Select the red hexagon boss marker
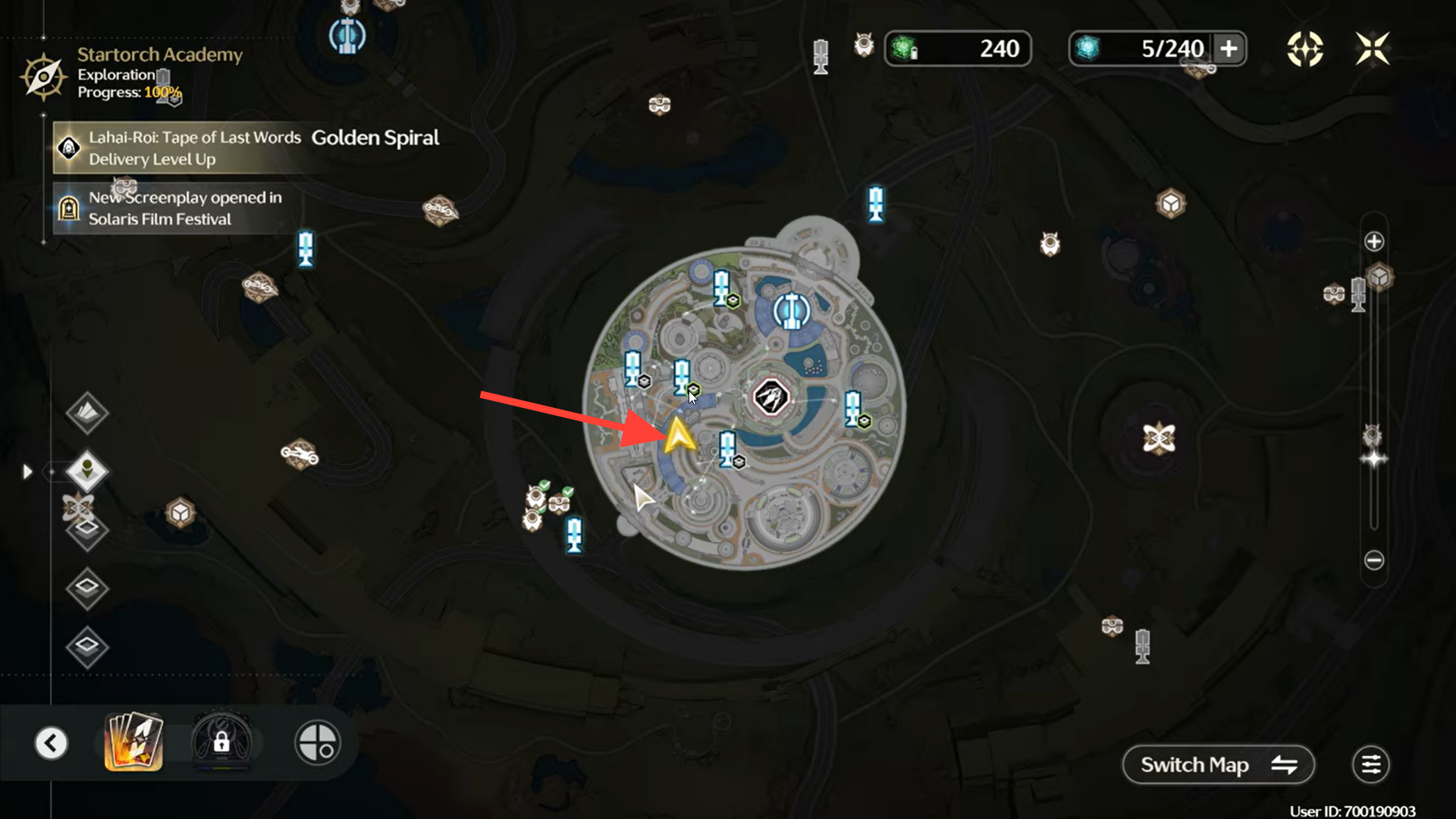Screen dimensions: 1456x819 click(770, 397)
